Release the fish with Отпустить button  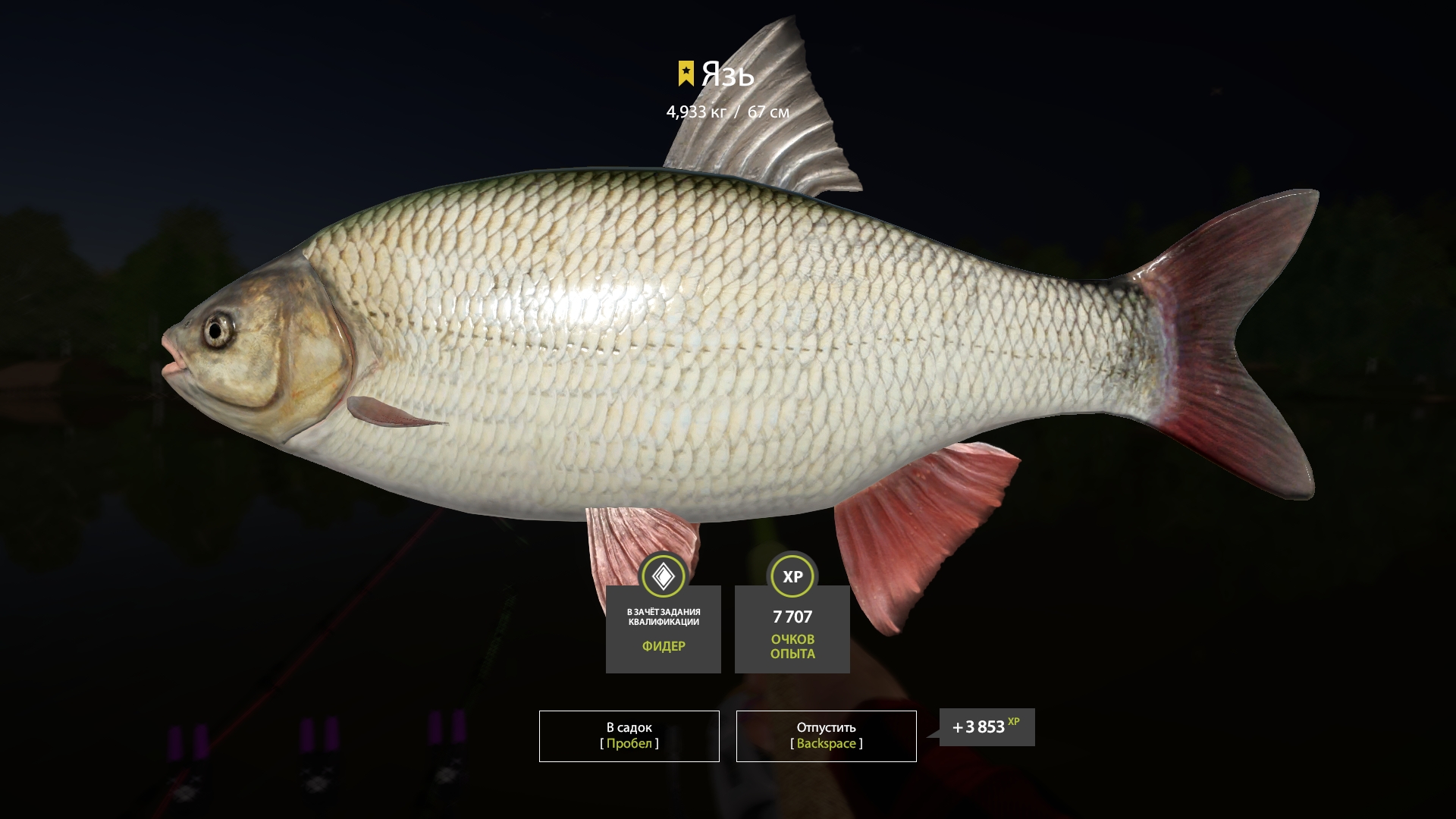tap(826, 736)
